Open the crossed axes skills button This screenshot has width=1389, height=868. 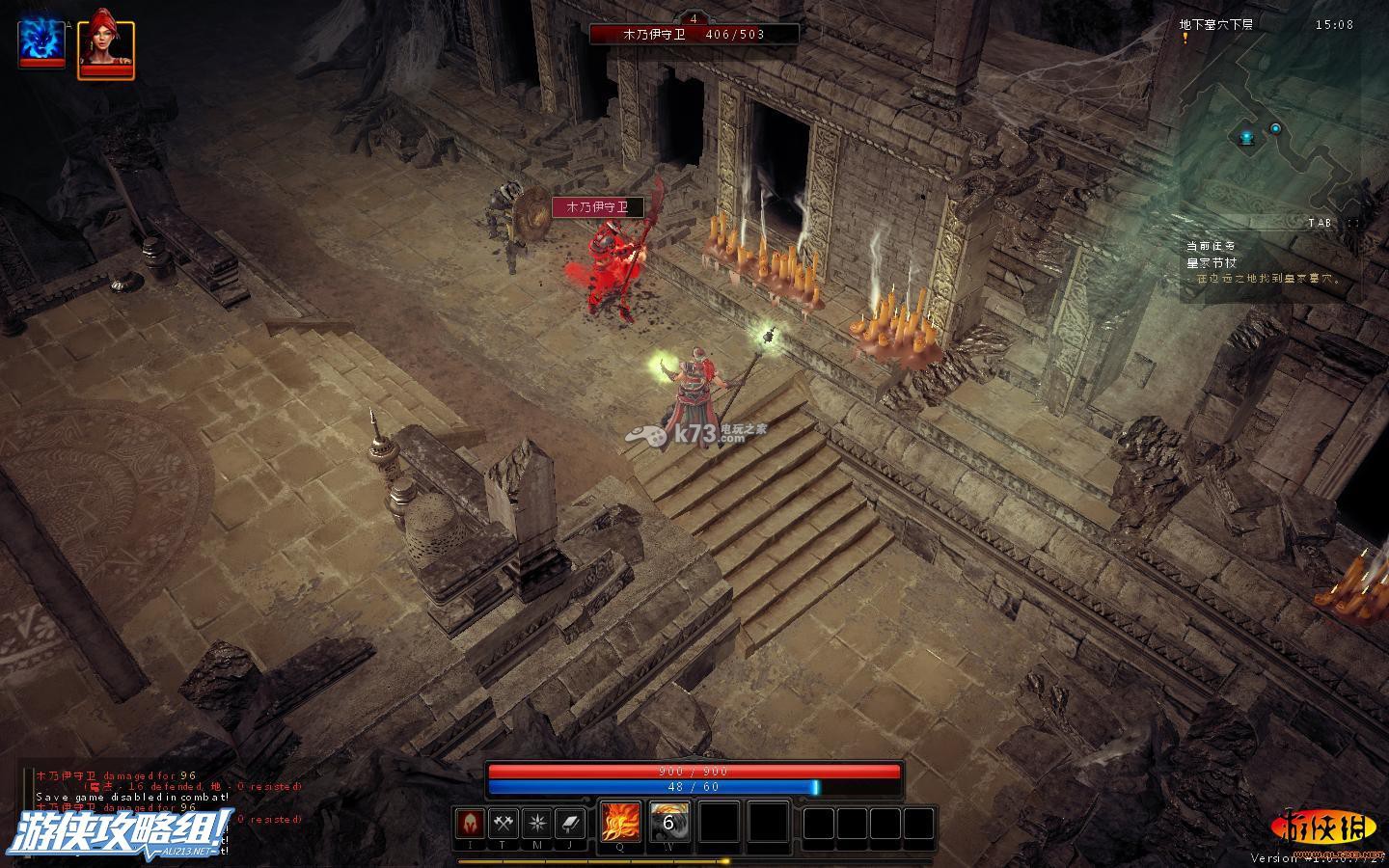(504, 824)
